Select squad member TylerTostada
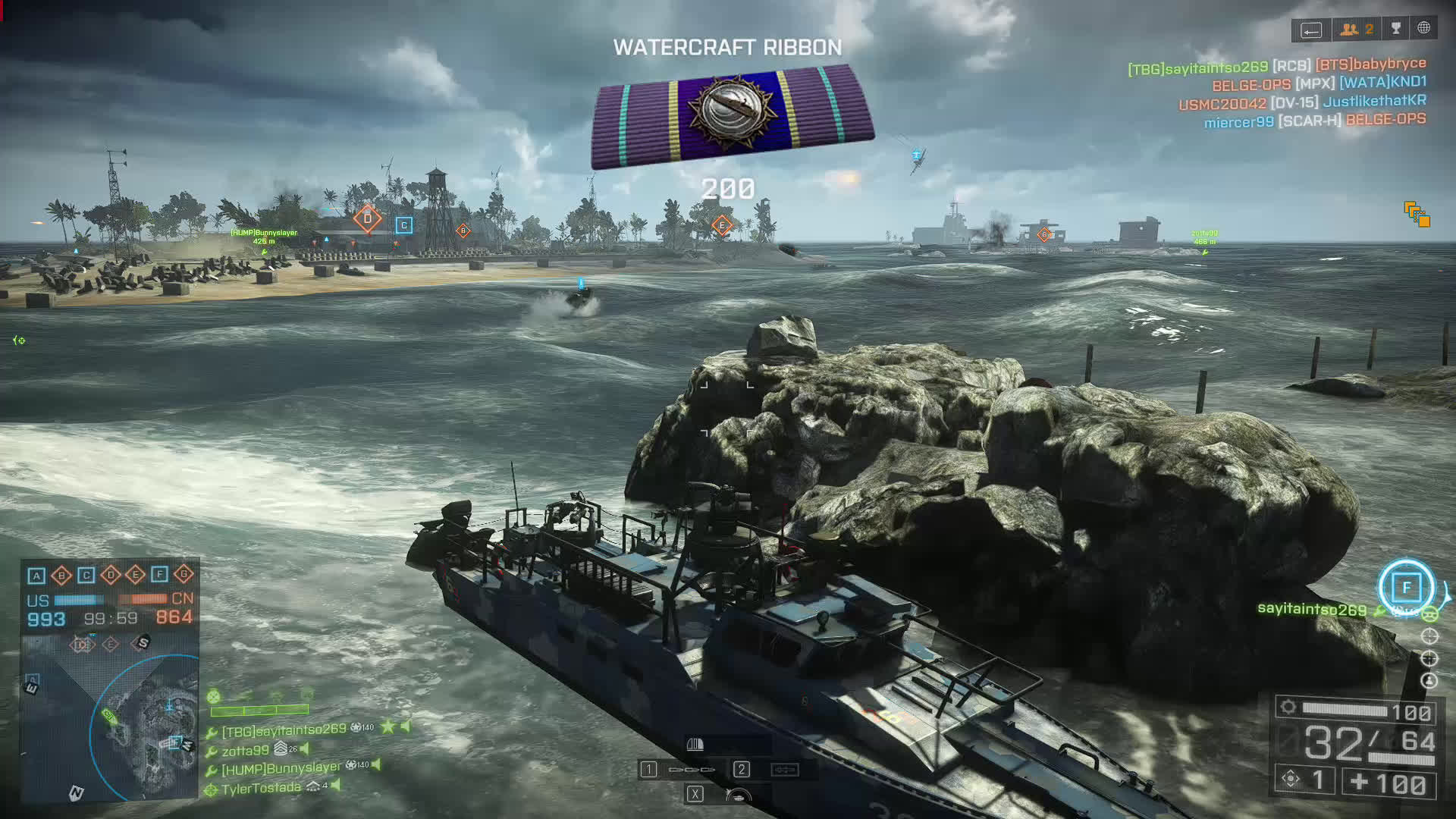This screenshot has height=819, width=1456. [261, 789]
